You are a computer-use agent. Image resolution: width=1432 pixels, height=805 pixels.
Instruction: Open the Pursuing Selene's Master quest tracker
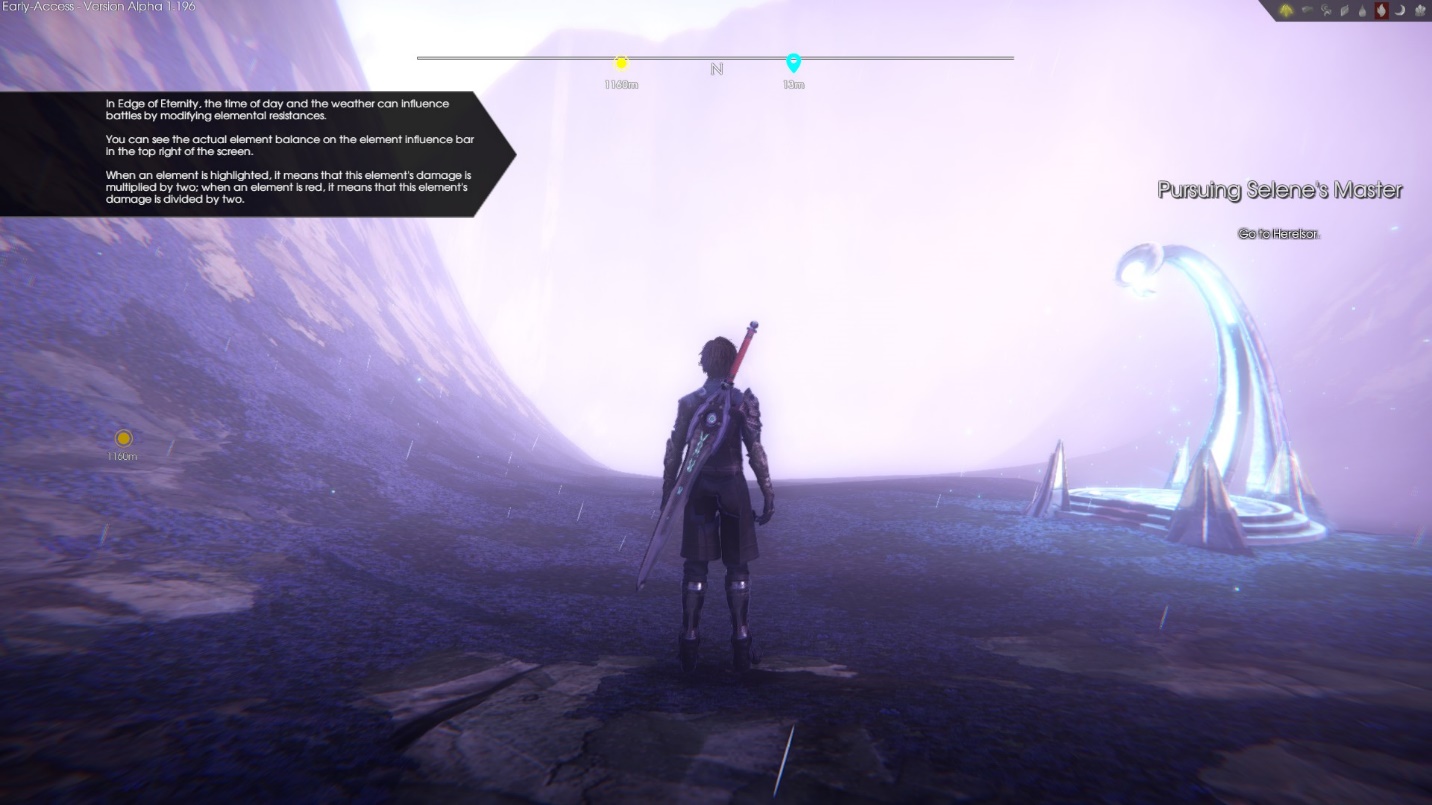coord(1279,190)
